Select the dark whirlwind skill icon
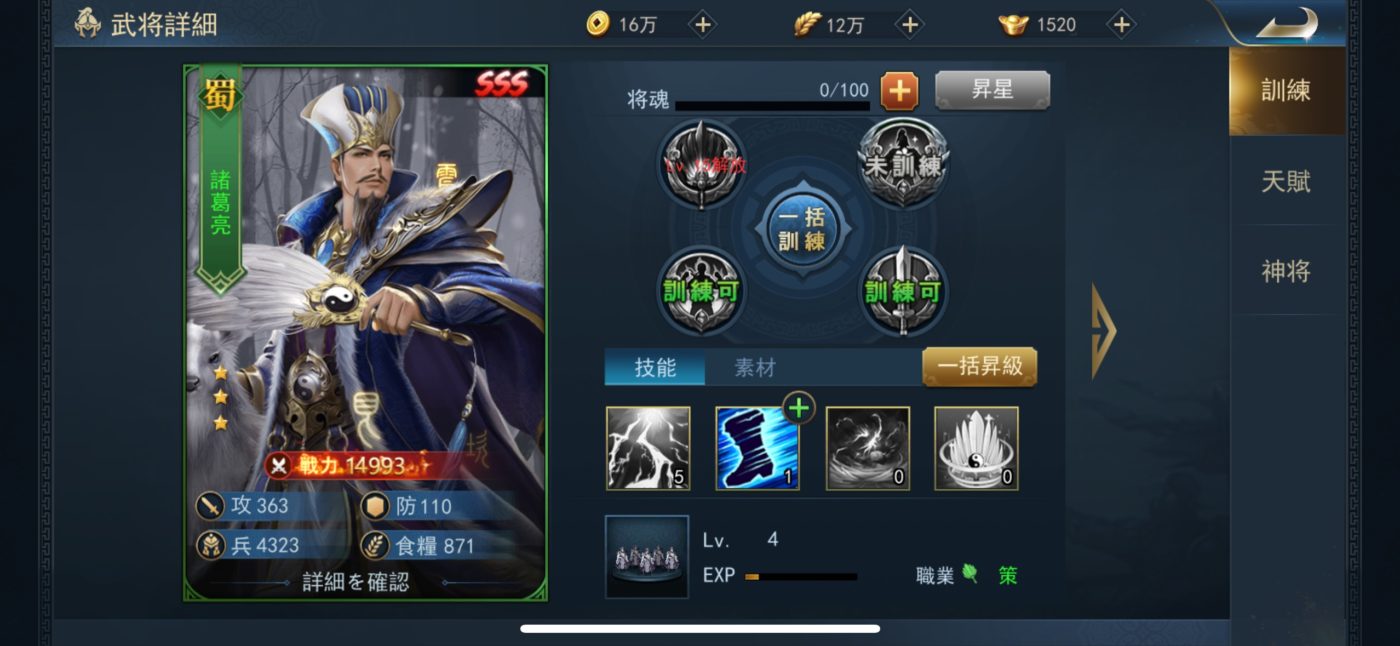Image resolution: width=1400 pixels, height=646 pixels. click(x=867, y=448)
